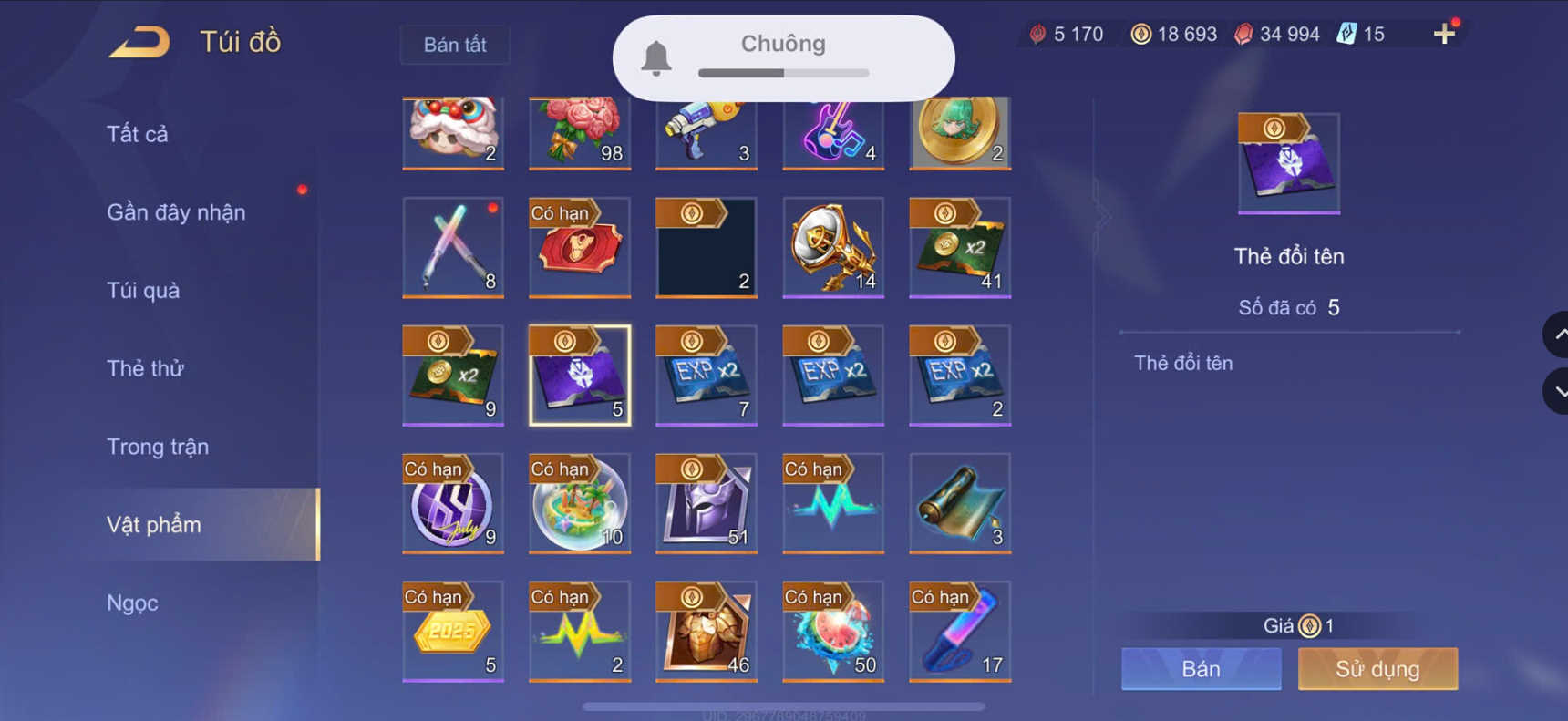This screenshot has width=1568, height=721.
Task: Tap the plus icon to add currency
Action: (1445, 34)
